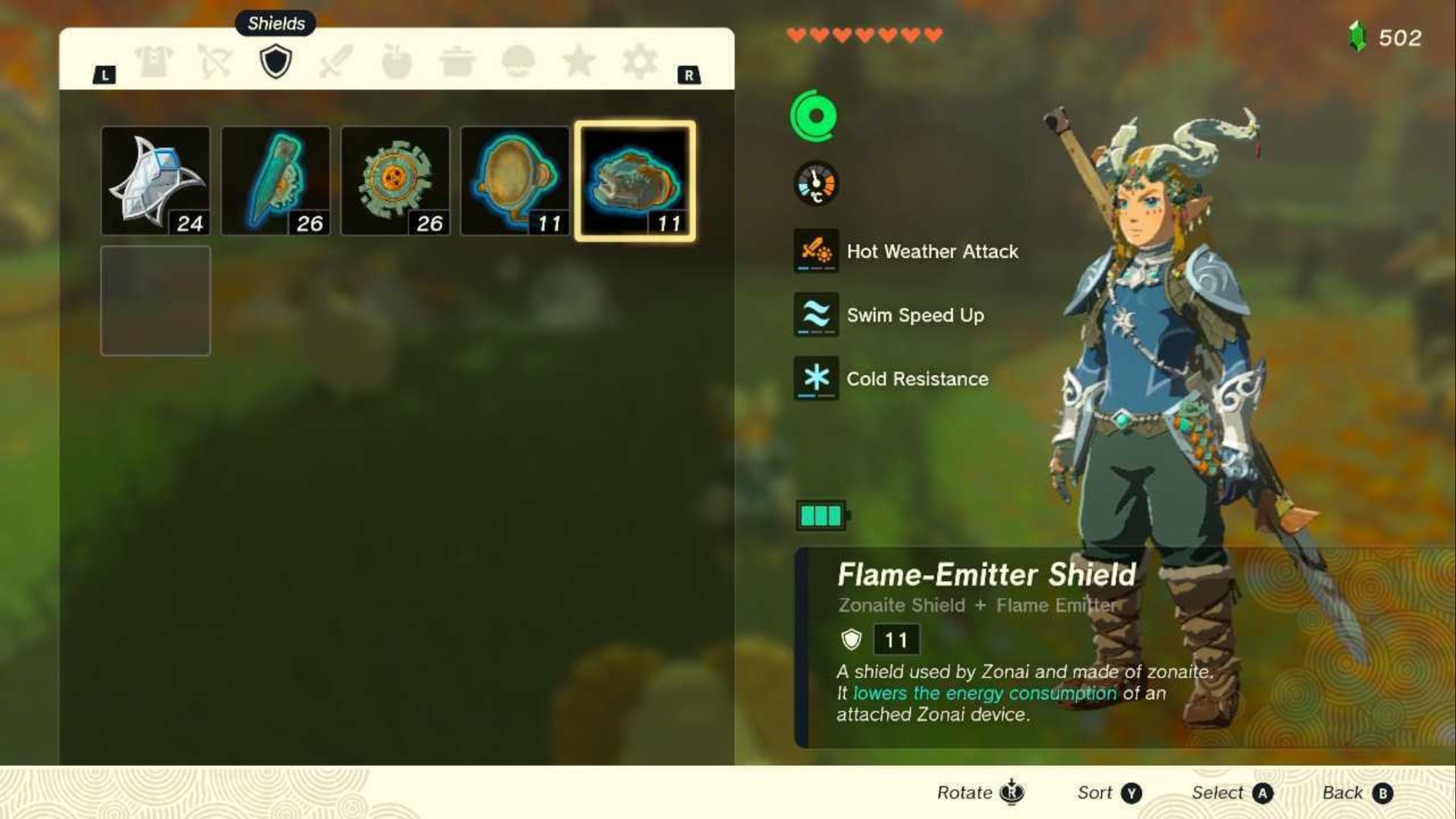The height and width of the screenshot is (819, 1456).
Task: Click the Zonai battery charge meter
Action: (821, 514)
